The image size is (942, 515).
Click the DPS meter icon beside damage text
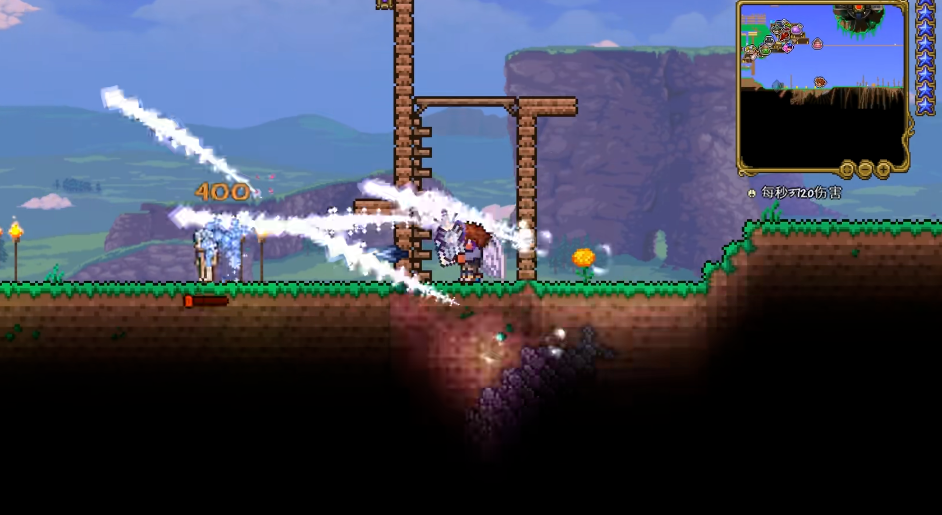(x=751, y=192)
